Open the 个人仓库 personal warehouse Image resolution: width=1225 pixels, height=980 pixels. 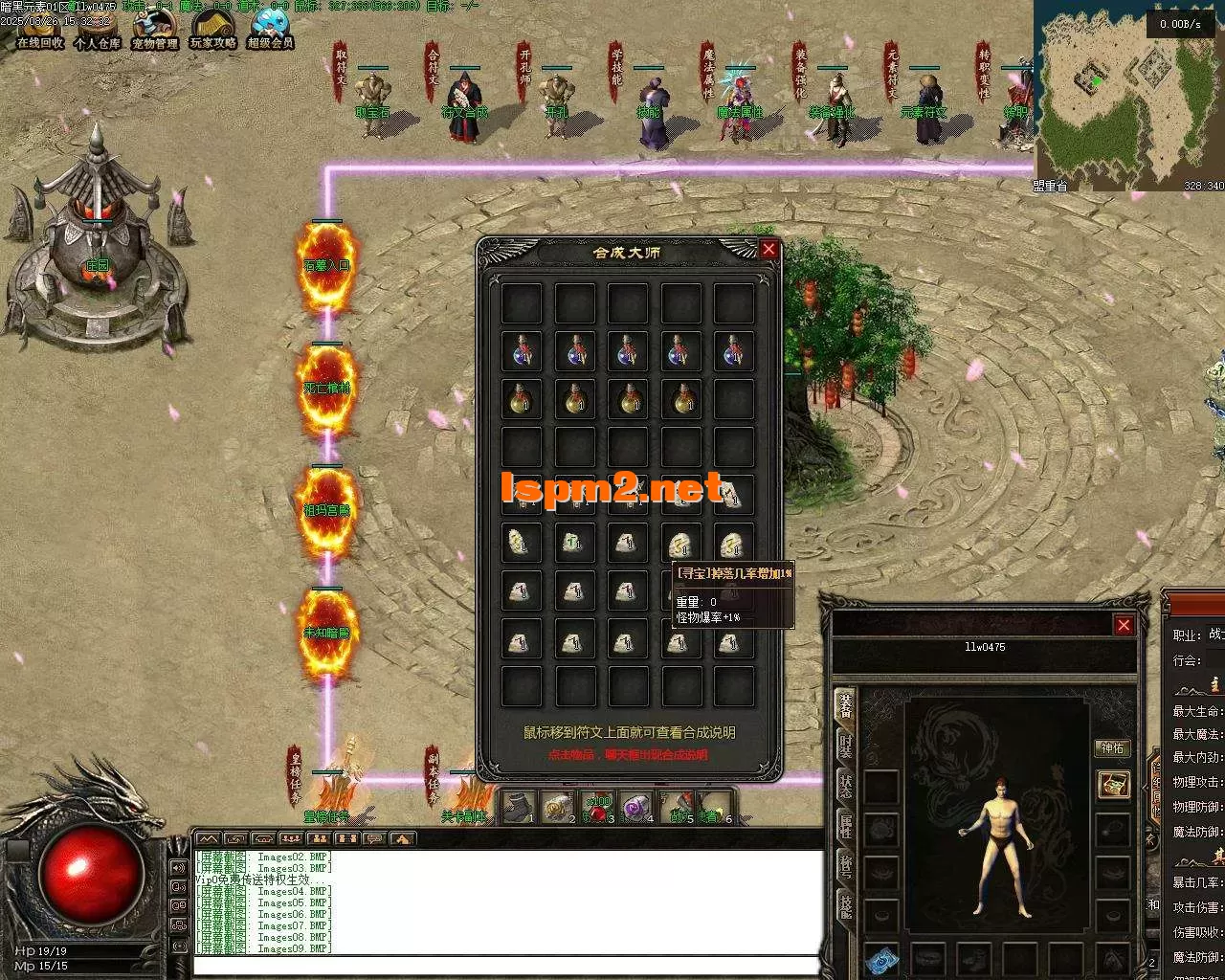coord(98,29)
